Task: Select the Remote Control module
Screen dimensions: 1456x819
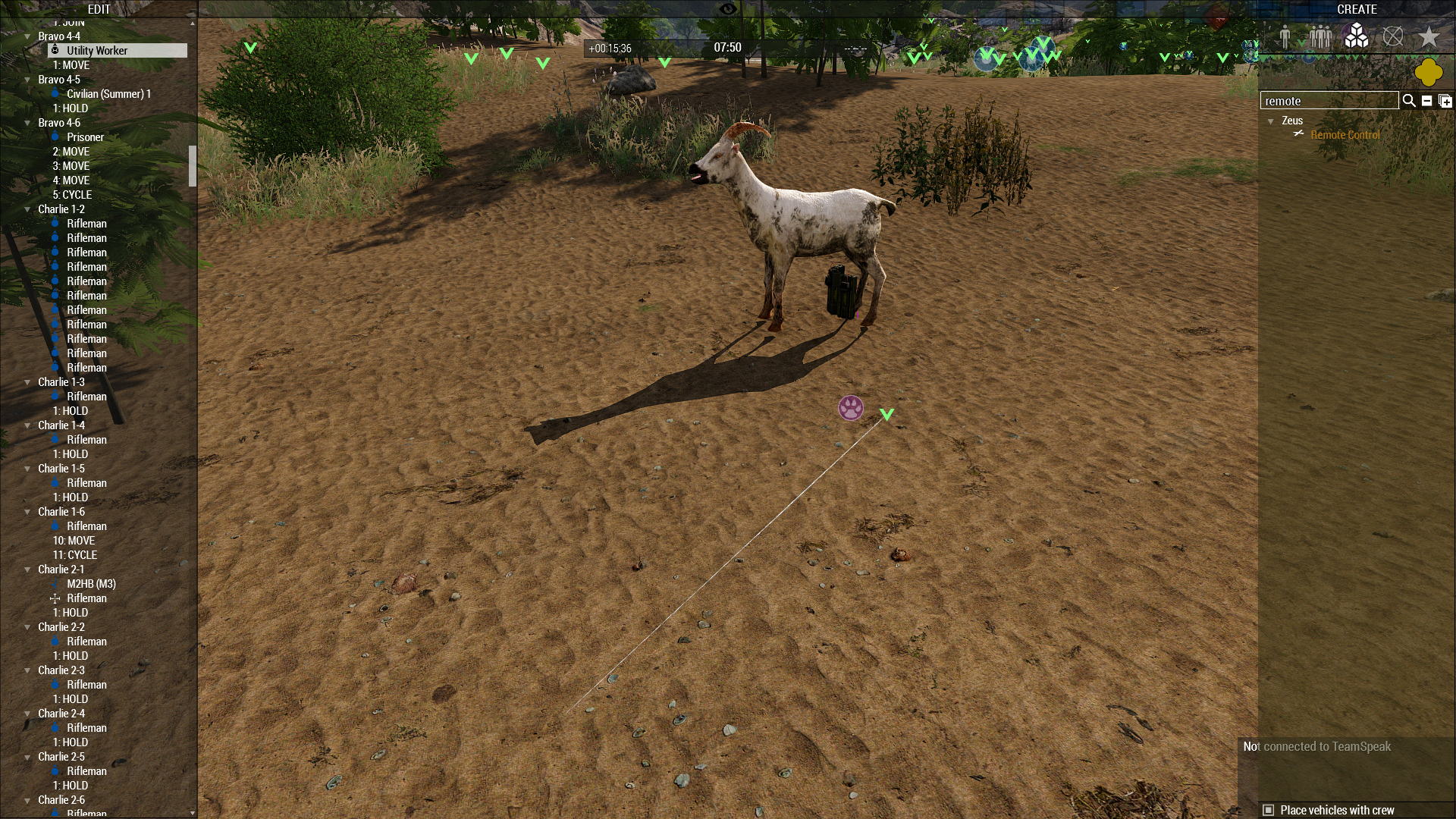Action: [1345, 135]
